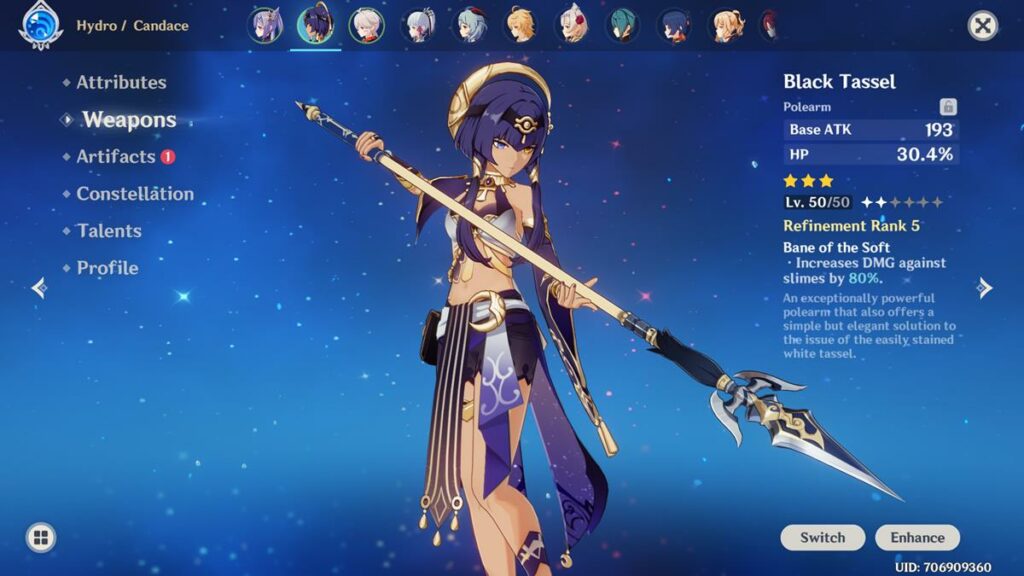Go to the previous character arrow
Screen dimensions: 1024x576
click(x=39, y=288)
